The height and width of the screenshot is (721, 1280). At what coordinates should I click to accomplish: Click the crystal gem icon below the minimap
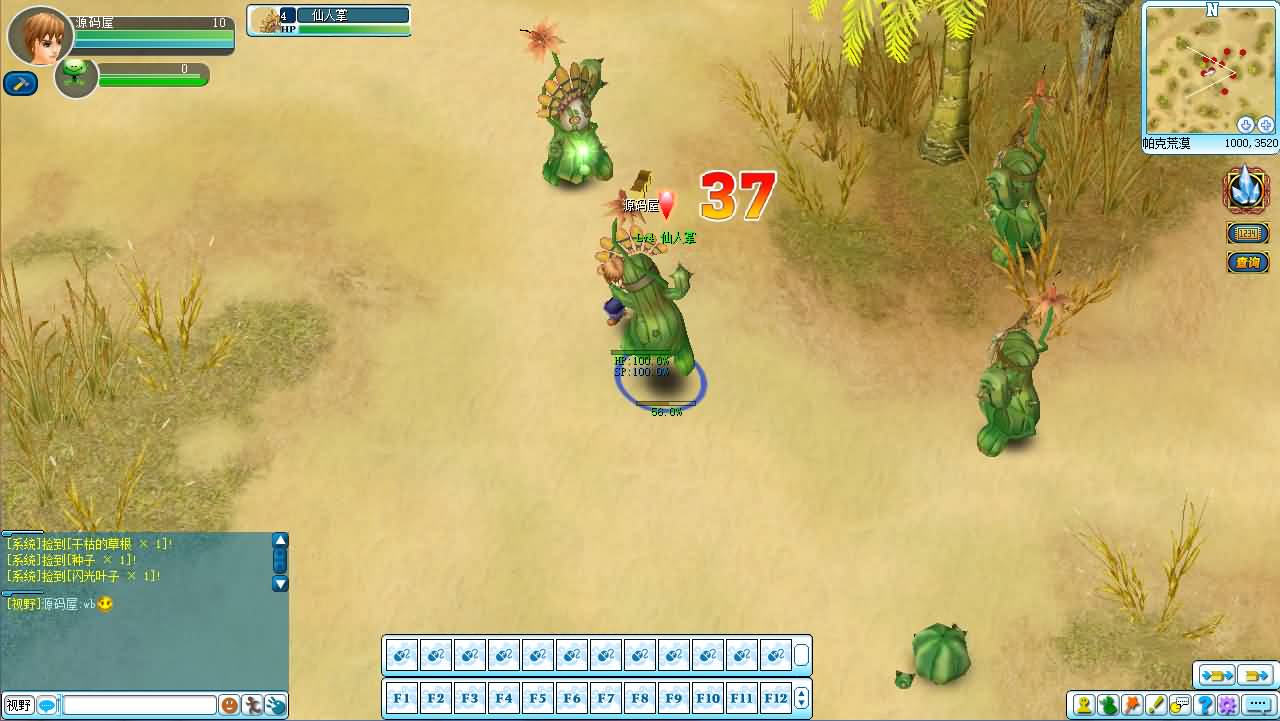click(1246, 189)
